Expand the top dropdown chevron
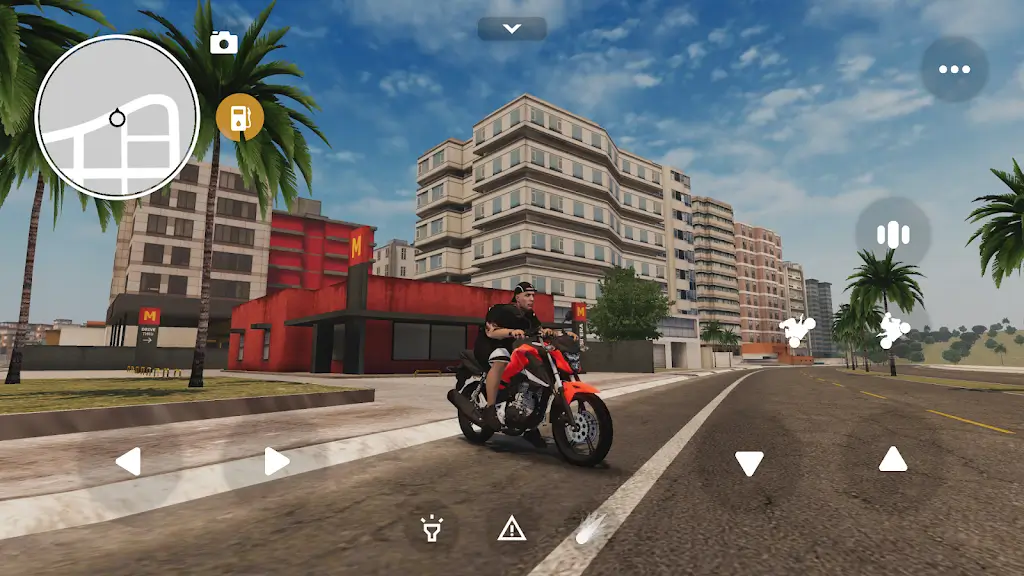This screenshot has height=576, width=1024. point(512,29)
